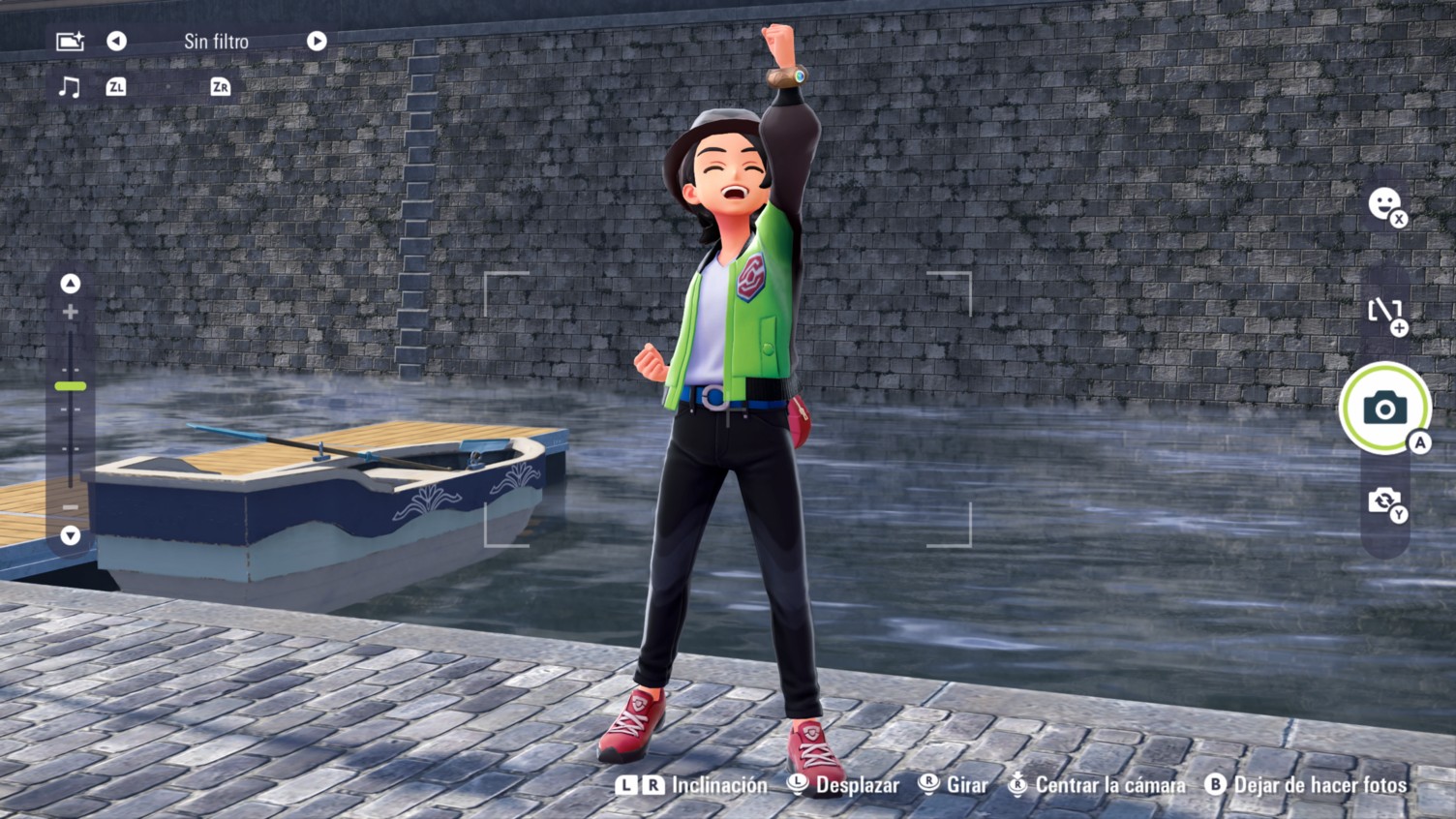Viewport: 1456px width, 819px height.
Task: Click the pose change icon
Action: tap(1384, 312)
